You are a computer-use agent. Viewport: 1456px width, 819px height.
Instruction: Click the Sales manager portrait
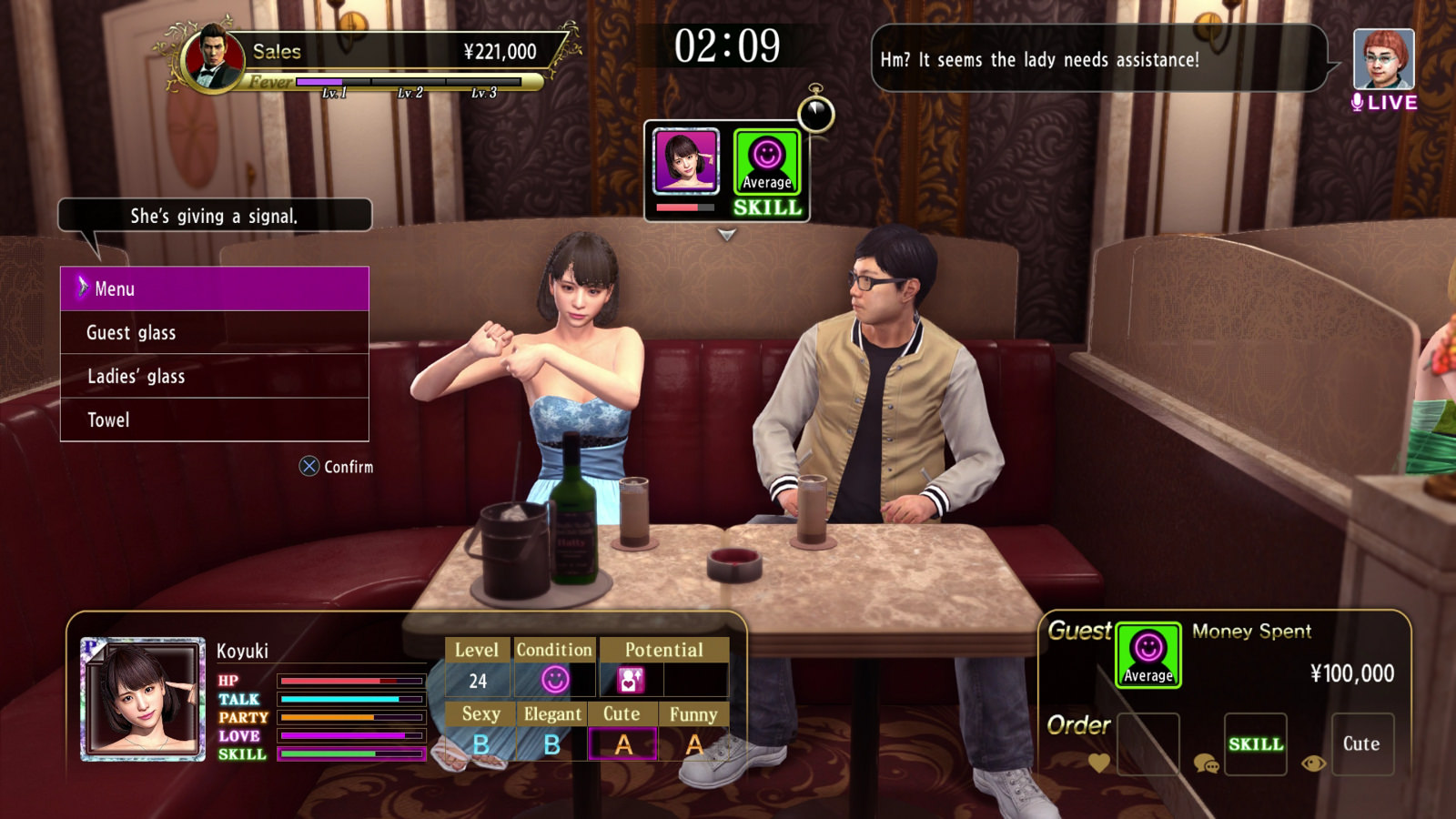pyautogui.click(x=213, y=57)
